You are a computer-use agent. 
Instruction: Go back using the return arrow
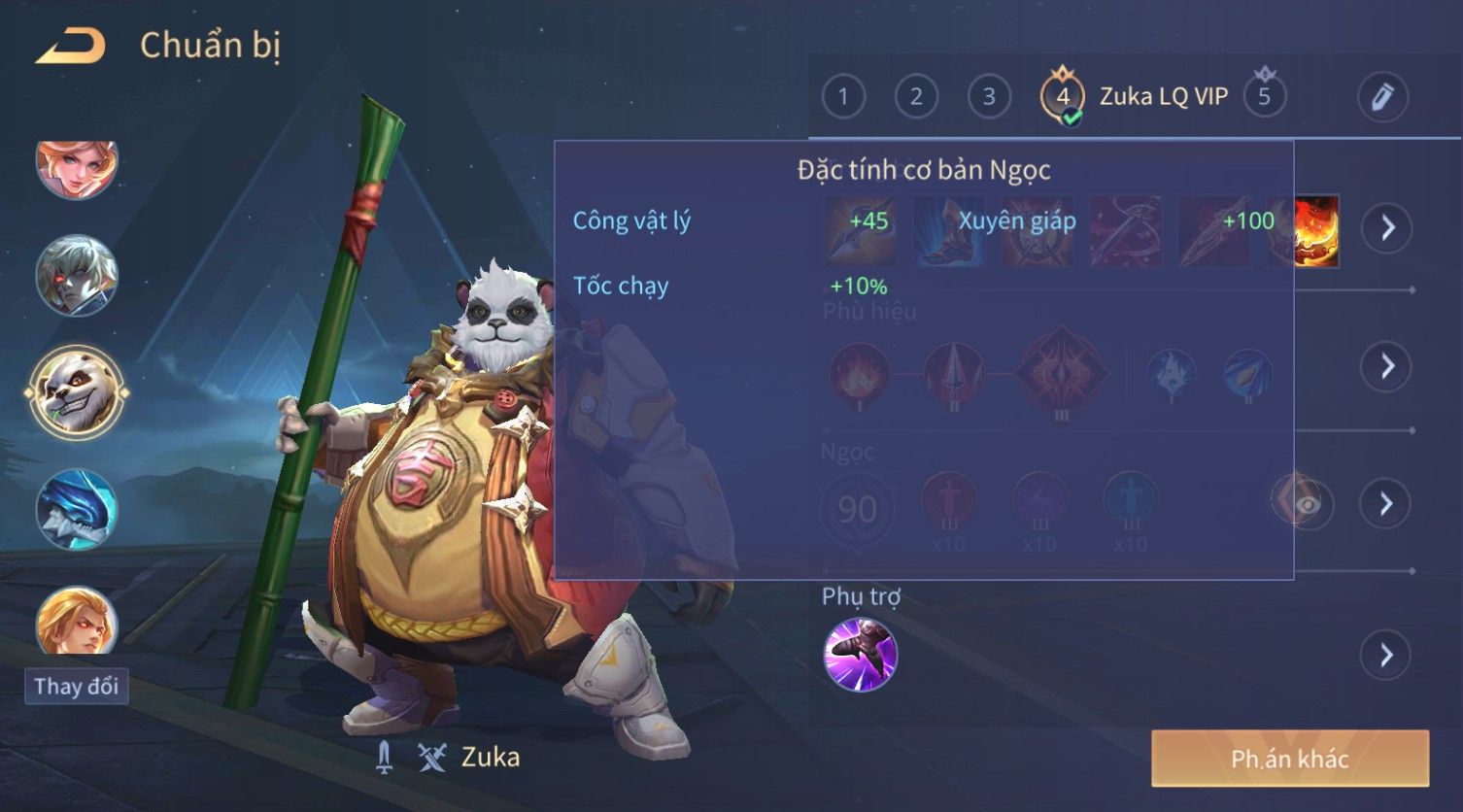click(70, 46)
